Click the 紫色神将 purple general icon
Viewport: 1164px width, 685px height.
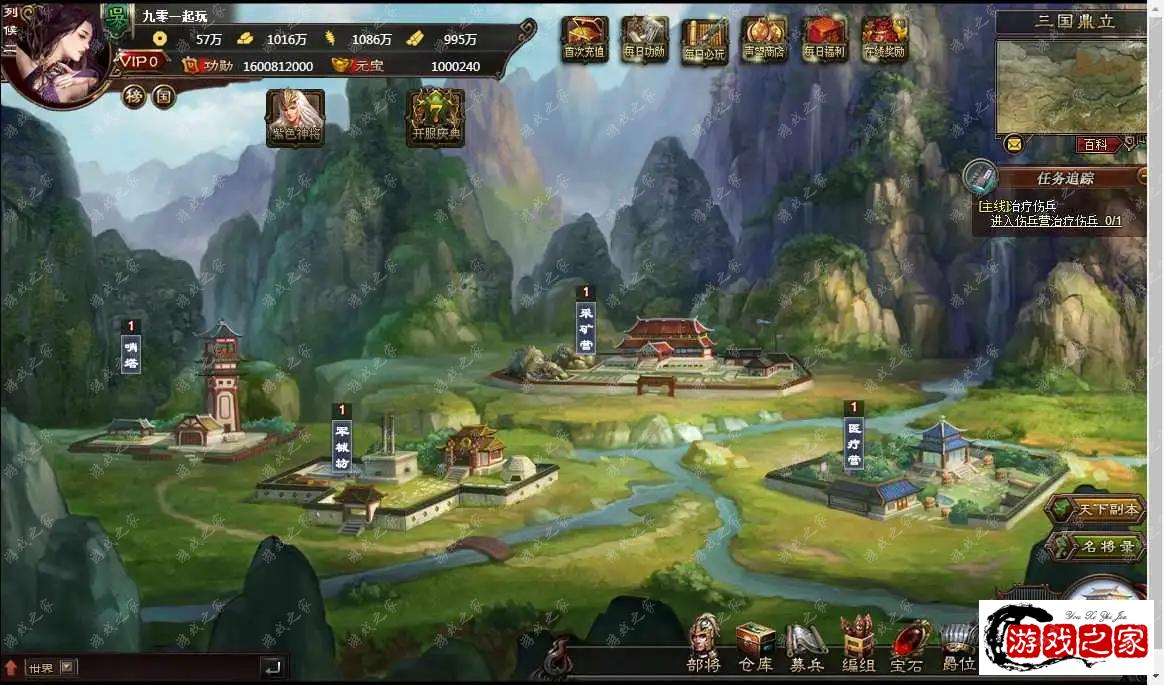295,117
